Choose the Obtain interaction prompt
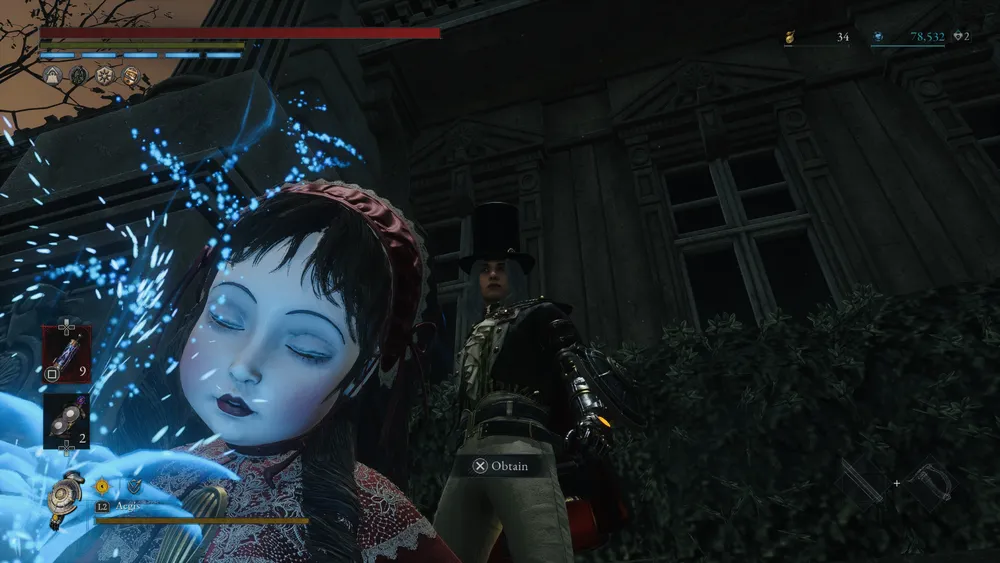 505,466
